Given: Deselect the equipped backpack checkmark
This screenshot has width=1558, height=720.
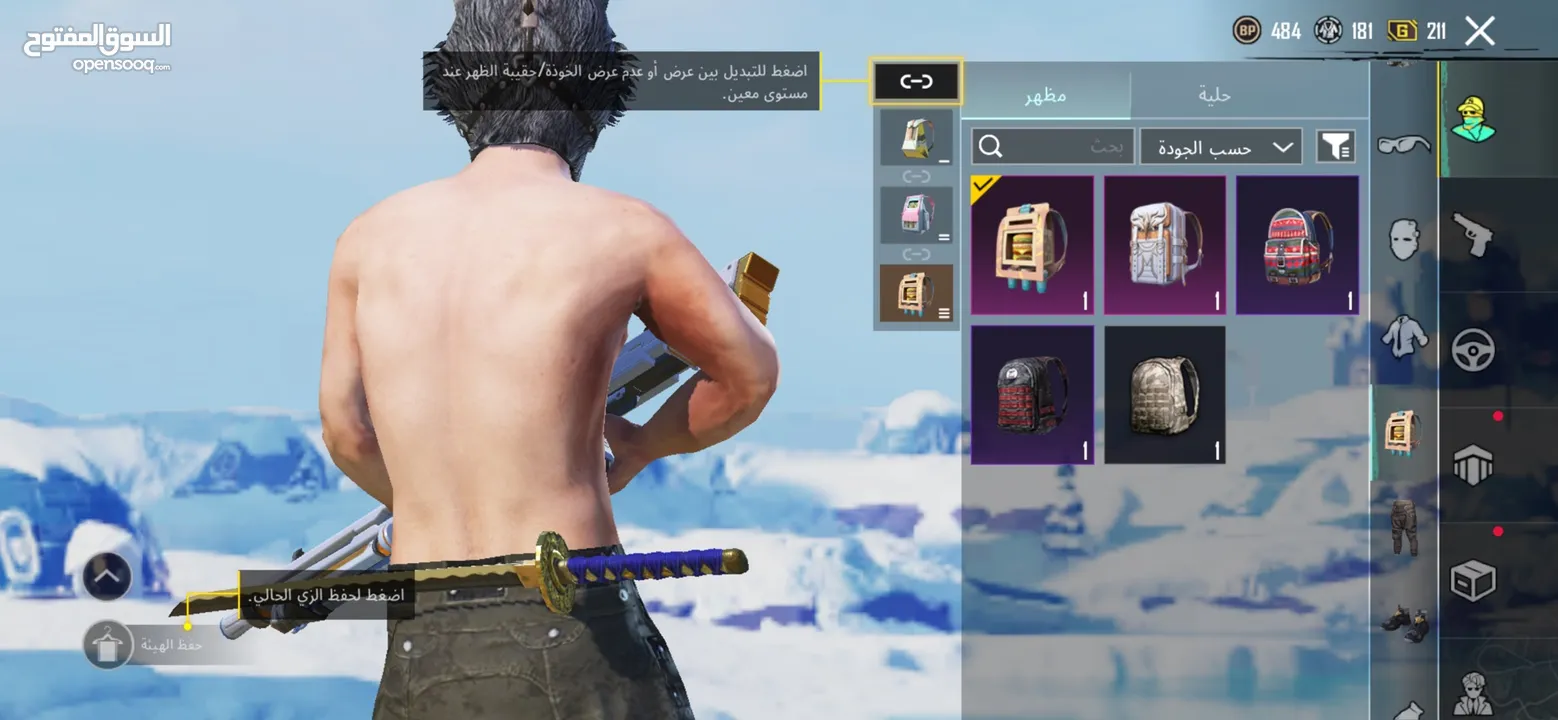Looking at the screenshot, I should coord(981,187).
